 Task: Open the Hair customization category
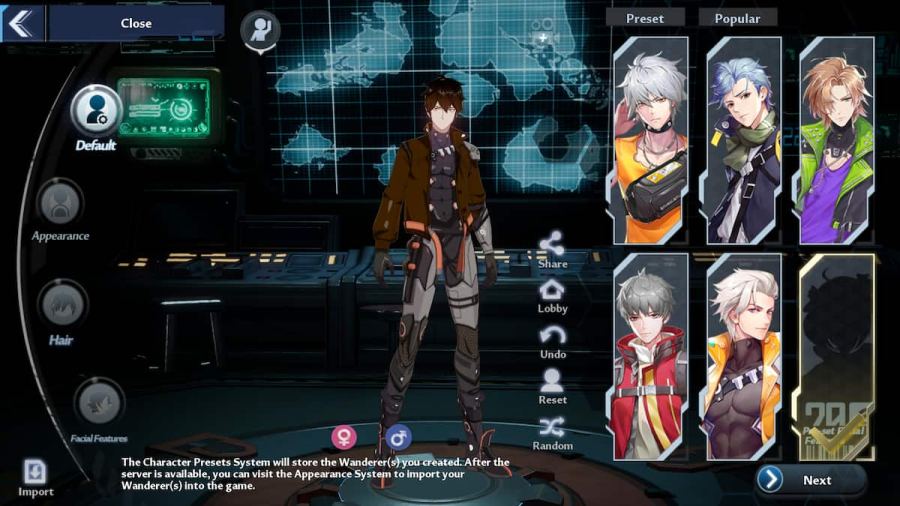[x=62, y=304]
